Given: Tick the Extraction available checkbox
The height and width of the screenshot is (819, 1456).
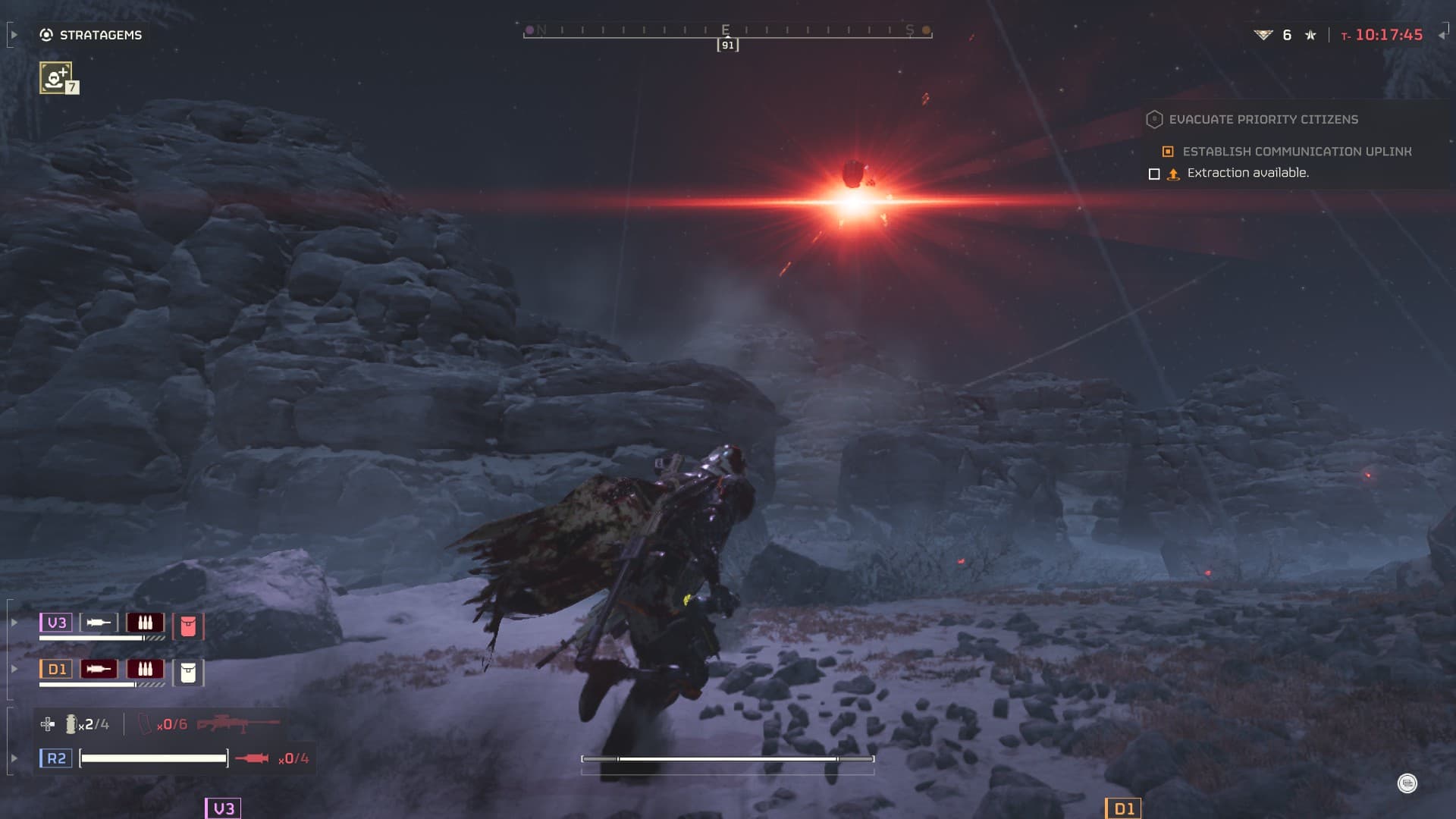Looking at the screenshot, I should pyautogui.click(x=1154, y=174).
